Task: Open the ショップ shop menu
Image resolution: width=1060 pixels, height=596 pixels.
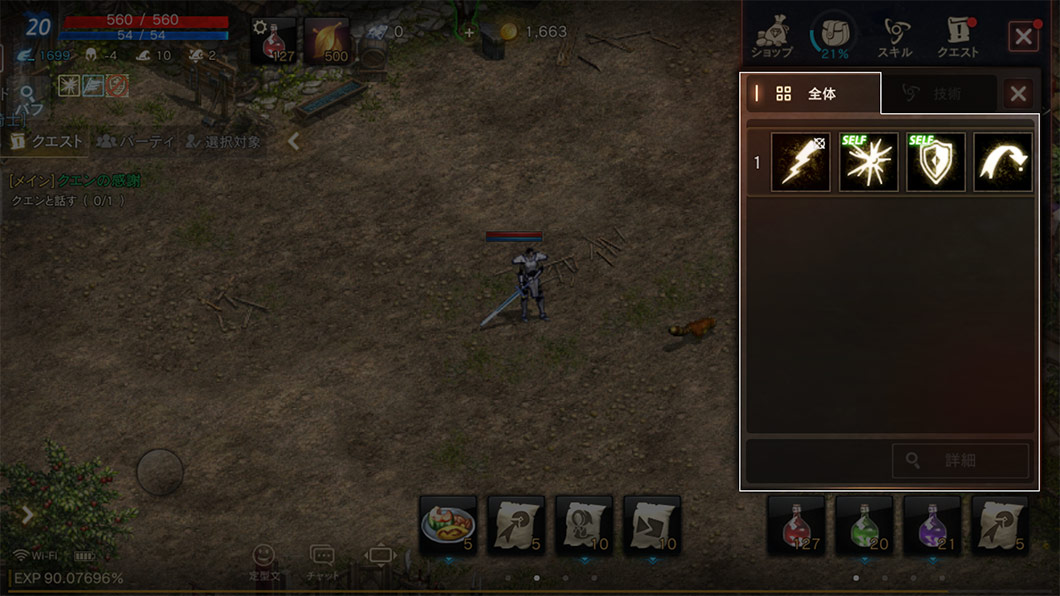Action: coord(771,37)
